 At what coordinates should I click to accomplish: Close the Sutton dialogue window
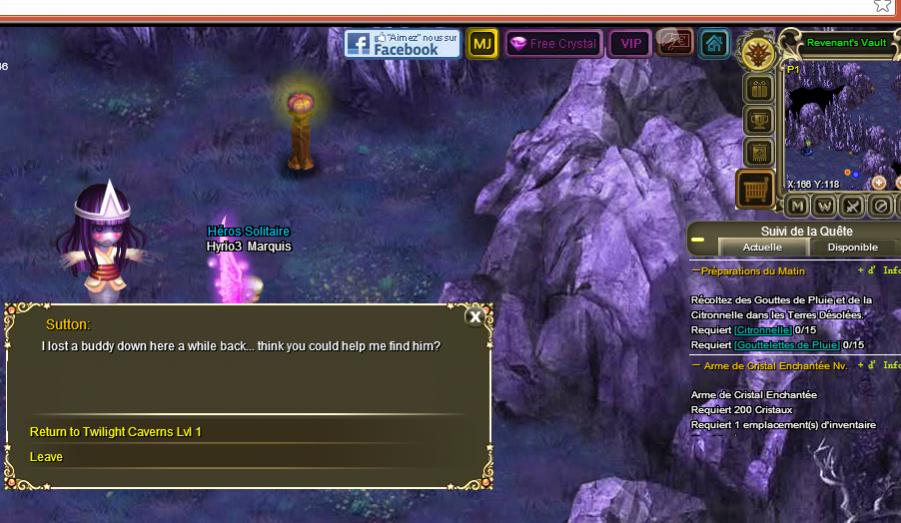click(475, 316)
